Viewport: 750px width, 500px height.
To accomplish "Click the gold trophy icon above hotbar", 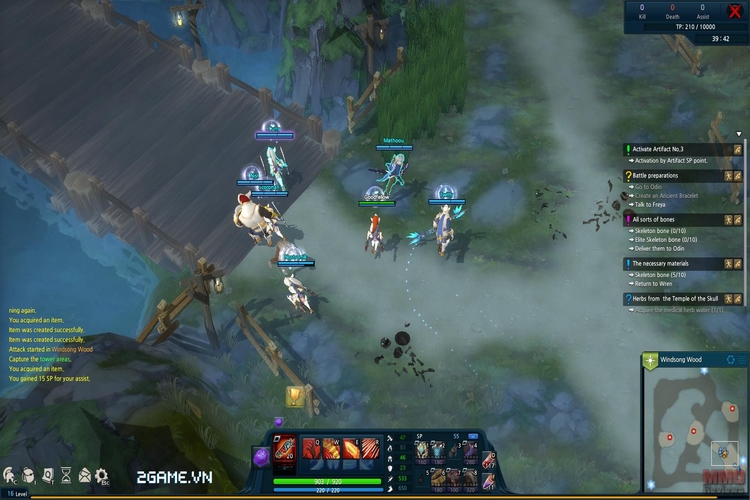I will click(x=295, y=397).
